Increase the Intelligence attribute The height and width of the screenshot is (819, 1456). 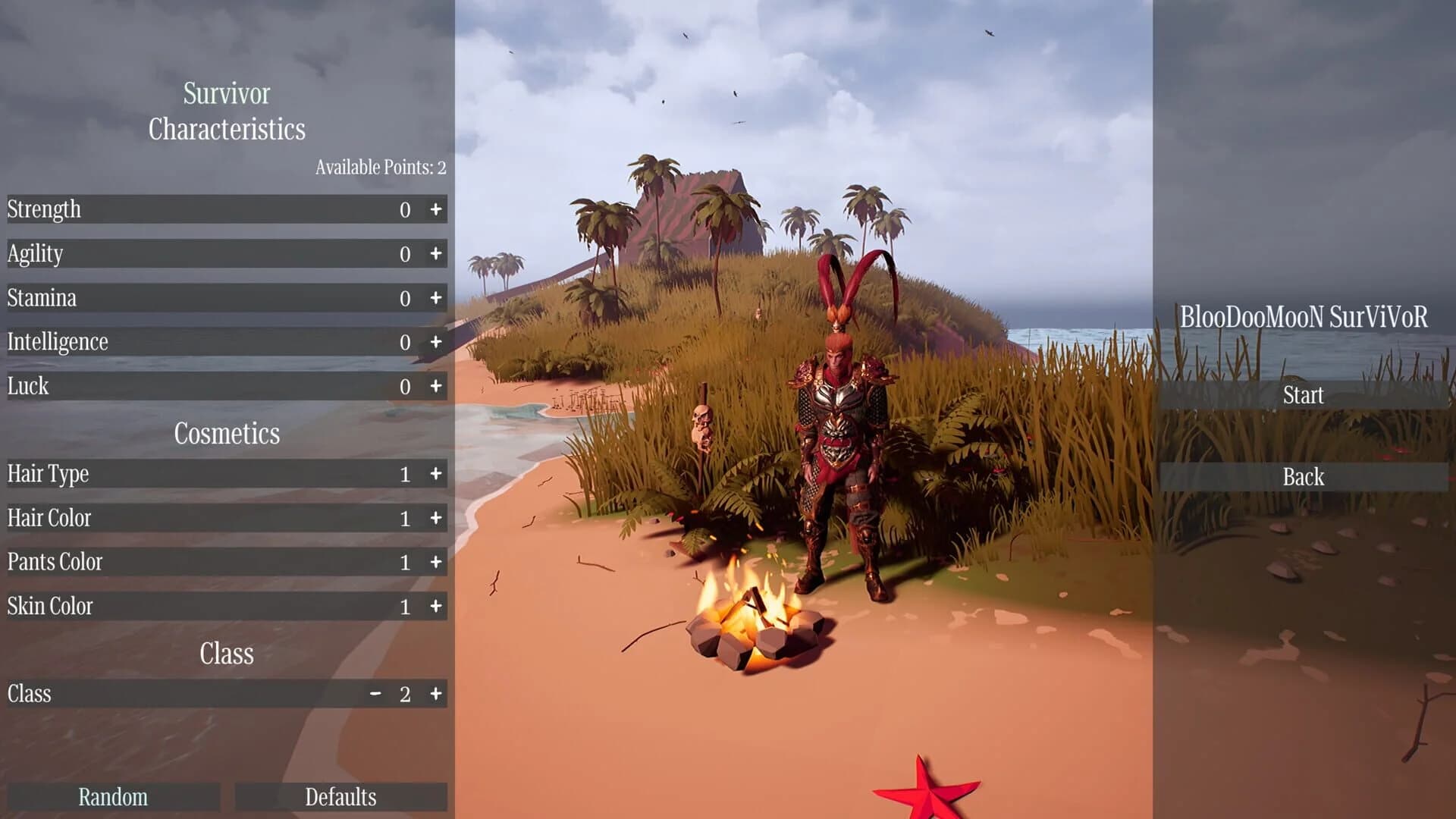point(436,342)
